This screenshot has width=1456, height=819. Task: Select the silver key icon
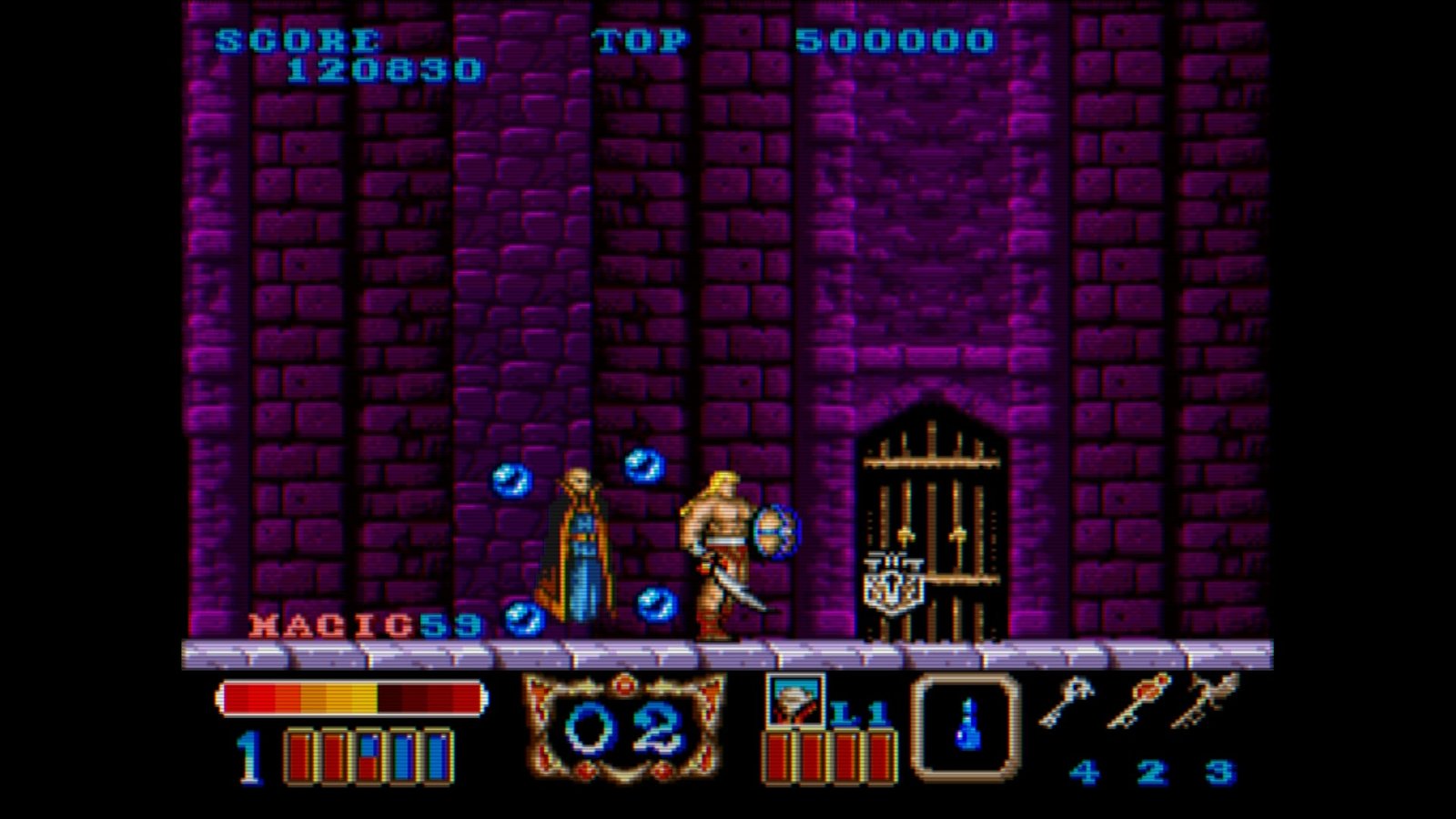point(1070,701)
